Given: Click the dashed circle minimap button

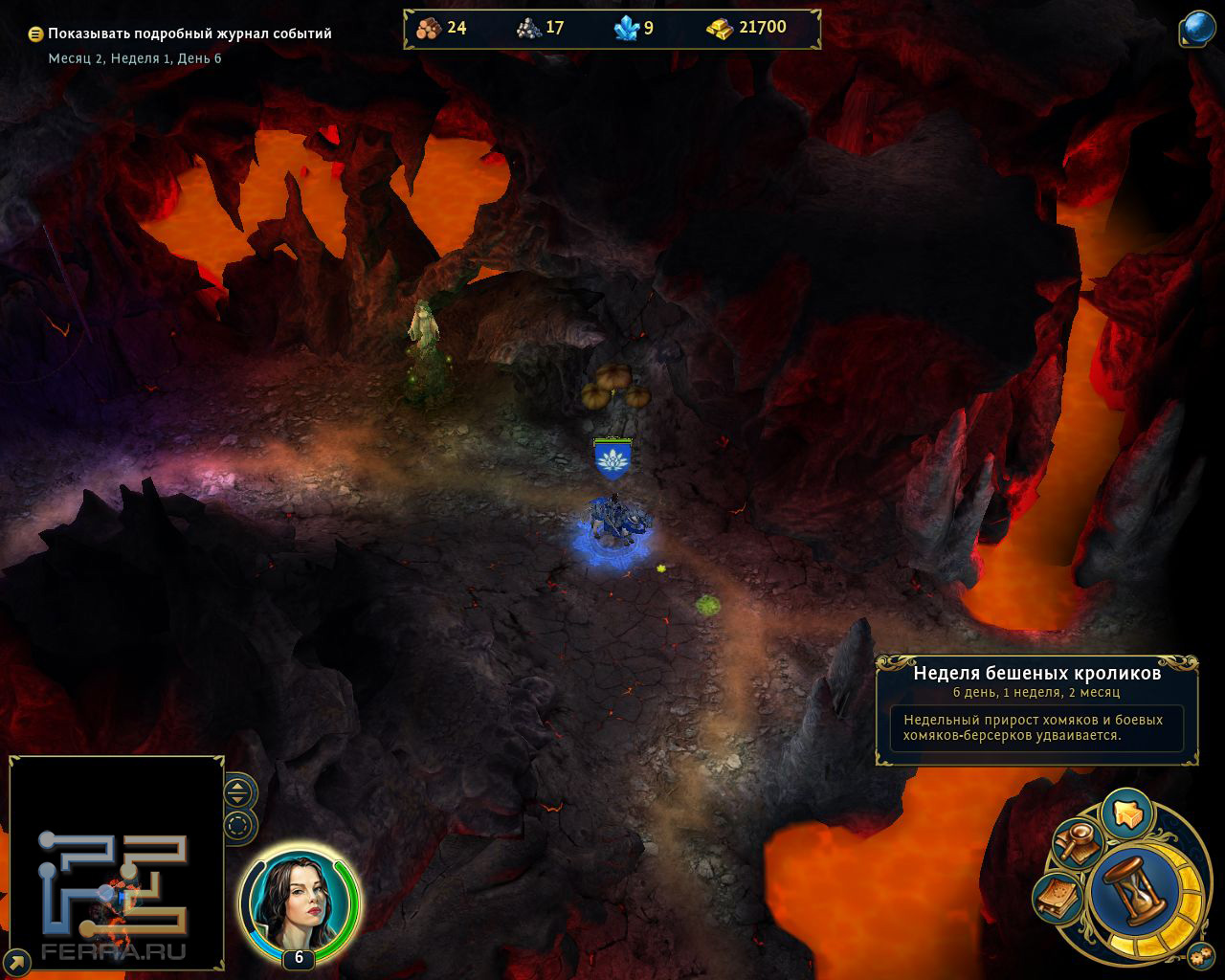Looking at the screenshot, I should 239,825.
